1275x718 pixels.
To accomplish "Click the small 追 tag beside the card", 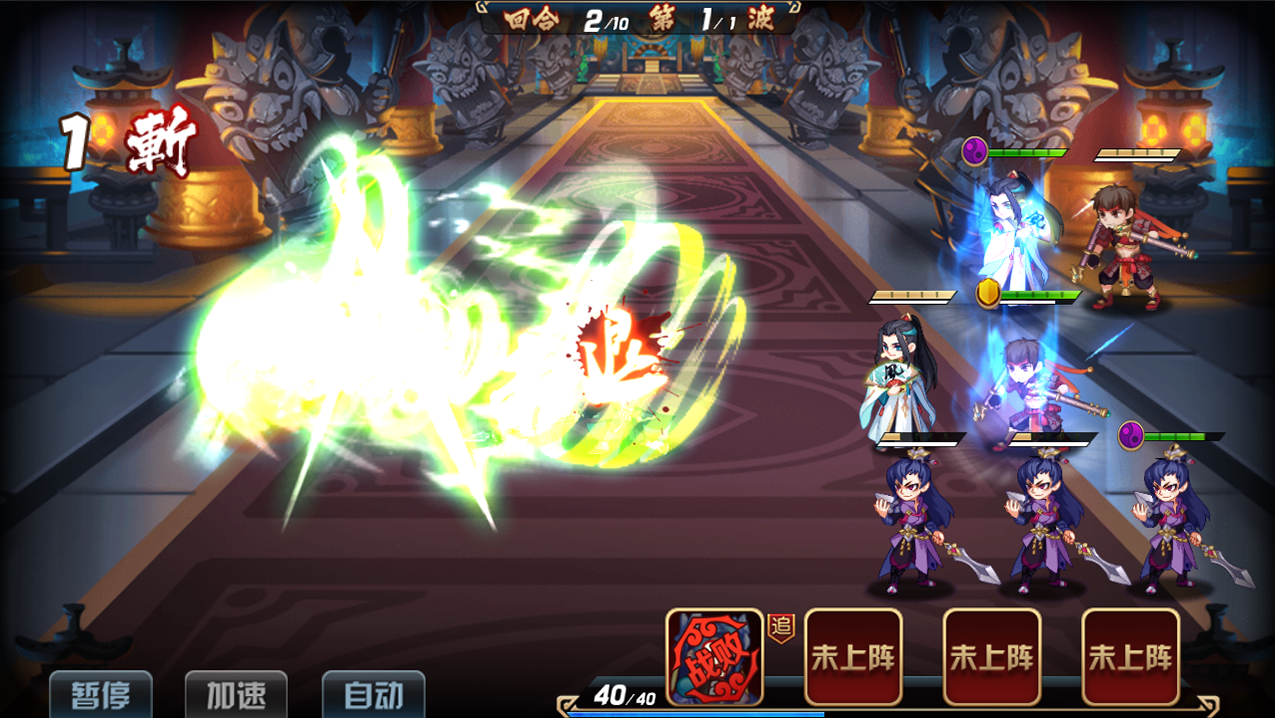I will tap(781, 628).
